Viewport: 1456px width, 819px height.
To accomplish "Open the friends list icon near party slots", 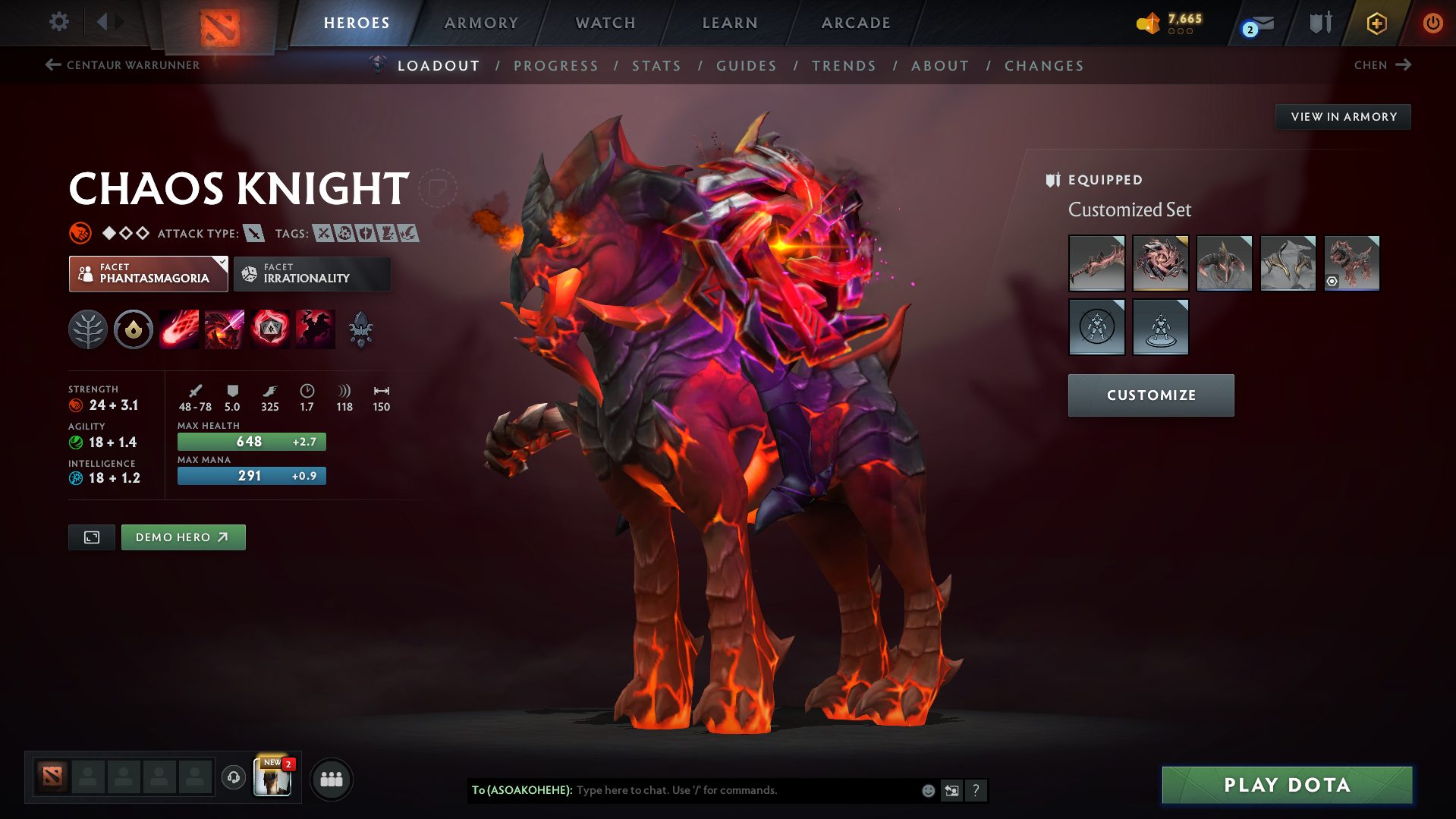I will point(332,779).
